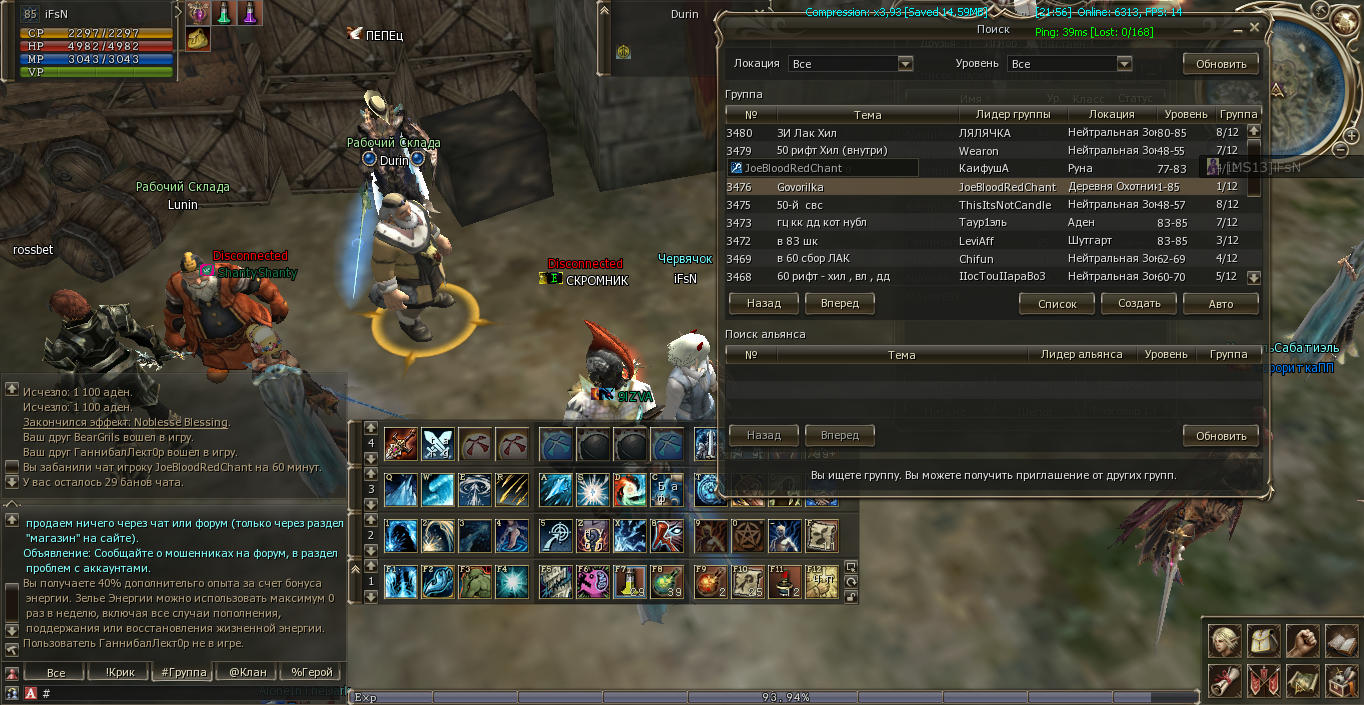Close the Поиск party search window
1364x705 pixels.
click(1253, 30)
